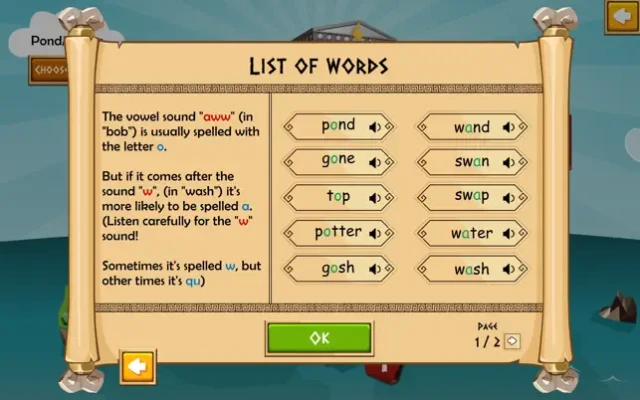Click the orange back arrow at bottom left
The image size is (640, 400).
(x=138, y=366)
